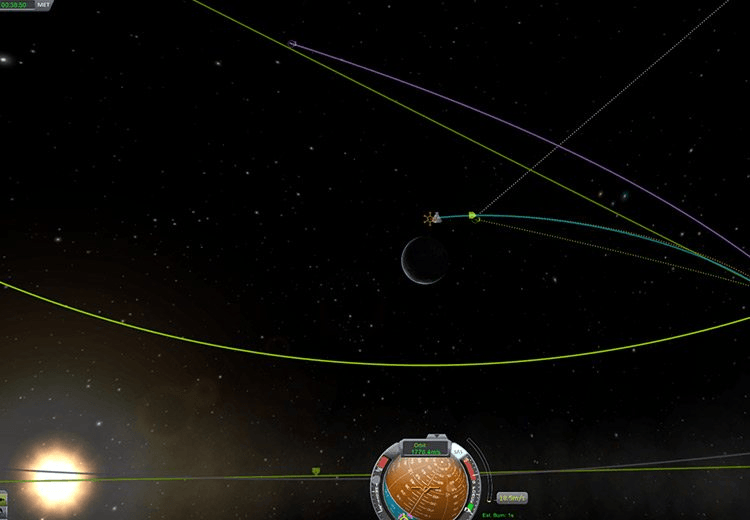The height and width of the screenshot is (520, 750).
Task: Select the green node marker on the lower orbit line
Action: pos(317,469)
